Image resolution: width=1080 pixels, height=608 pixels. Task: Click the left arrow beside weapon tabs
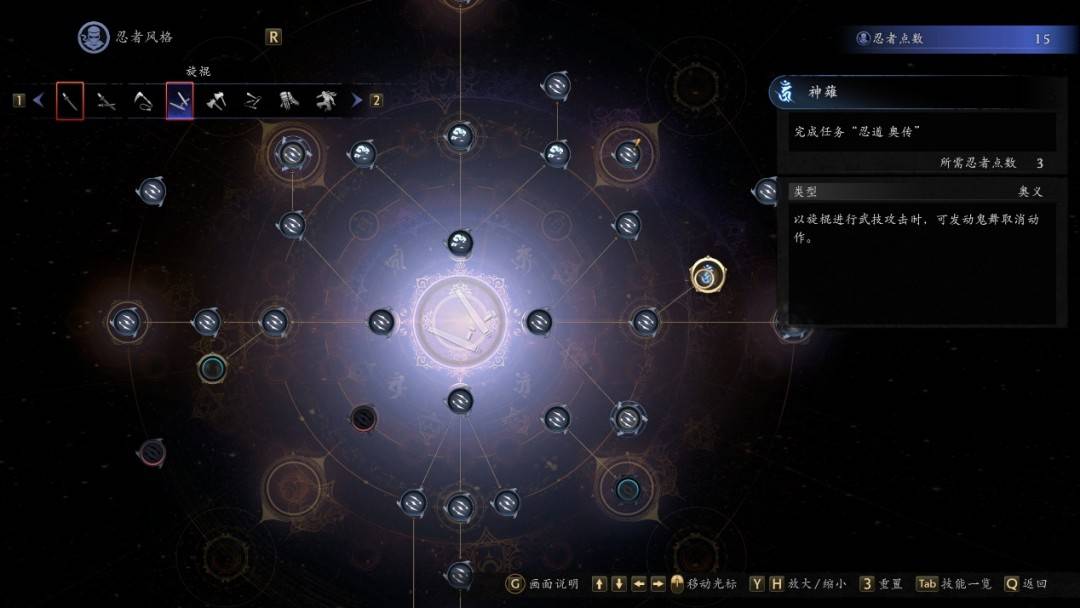[39, 100]
